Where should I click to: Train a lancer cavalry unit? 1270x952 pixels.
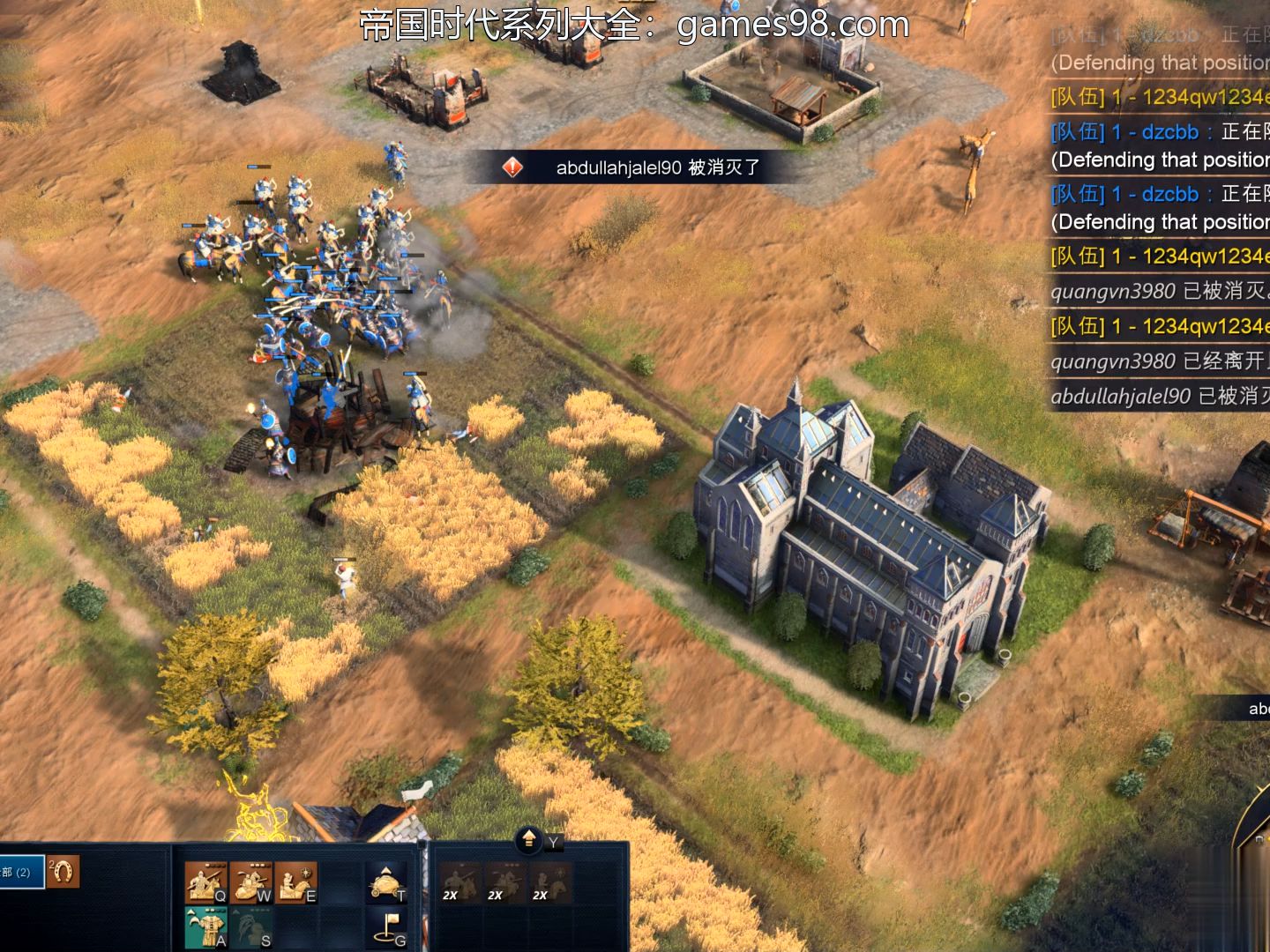pyautogui.click(x=205, y=881)
